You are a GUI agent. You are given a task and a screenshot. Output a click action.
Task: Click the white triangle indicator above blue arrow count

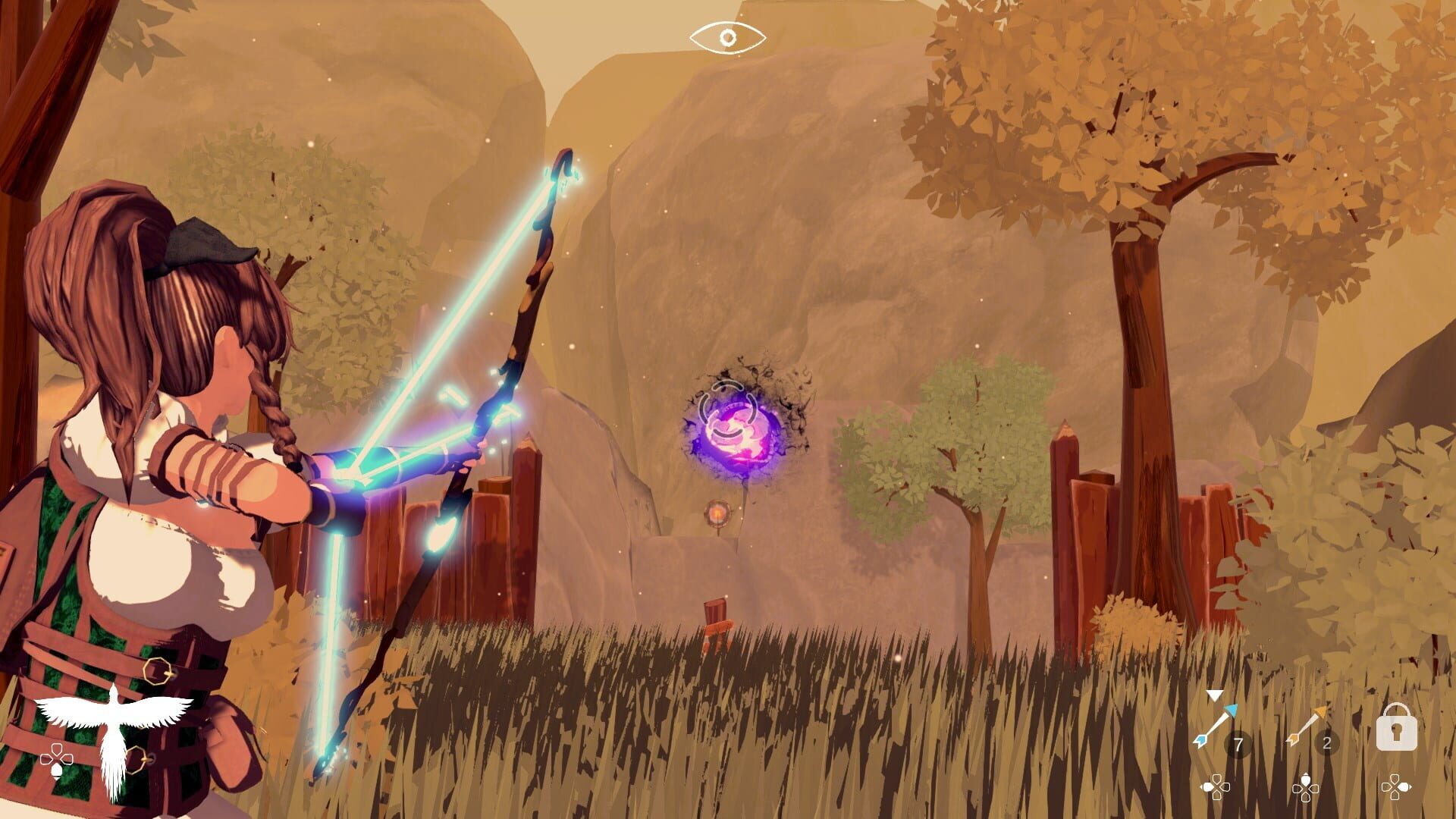(x=1214, y=695)
